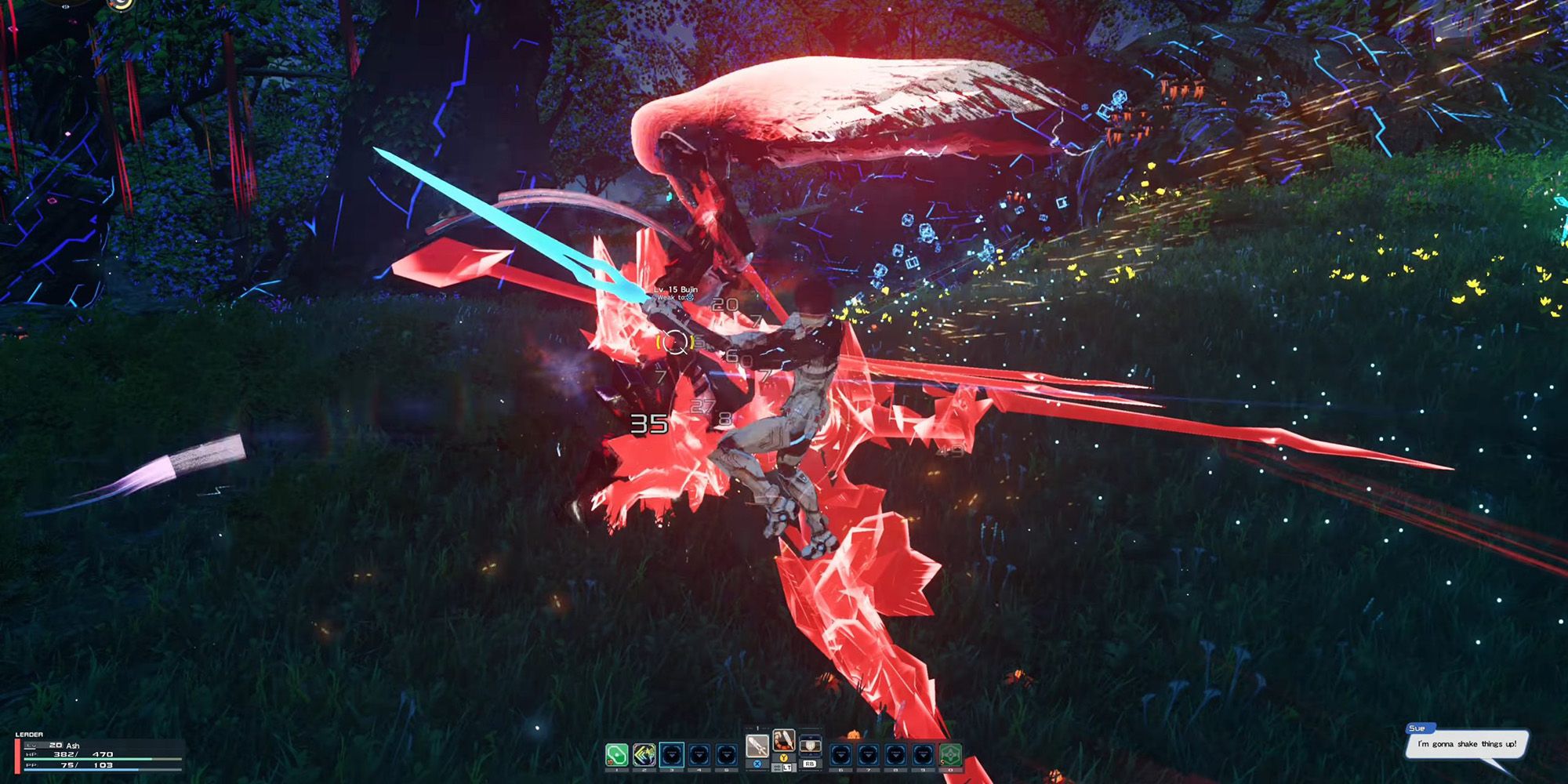Image resolution: width=1568 pixels, height=784 pixels.
Task: Select the sword weapon icon above the X button
Action: (758, 746)
